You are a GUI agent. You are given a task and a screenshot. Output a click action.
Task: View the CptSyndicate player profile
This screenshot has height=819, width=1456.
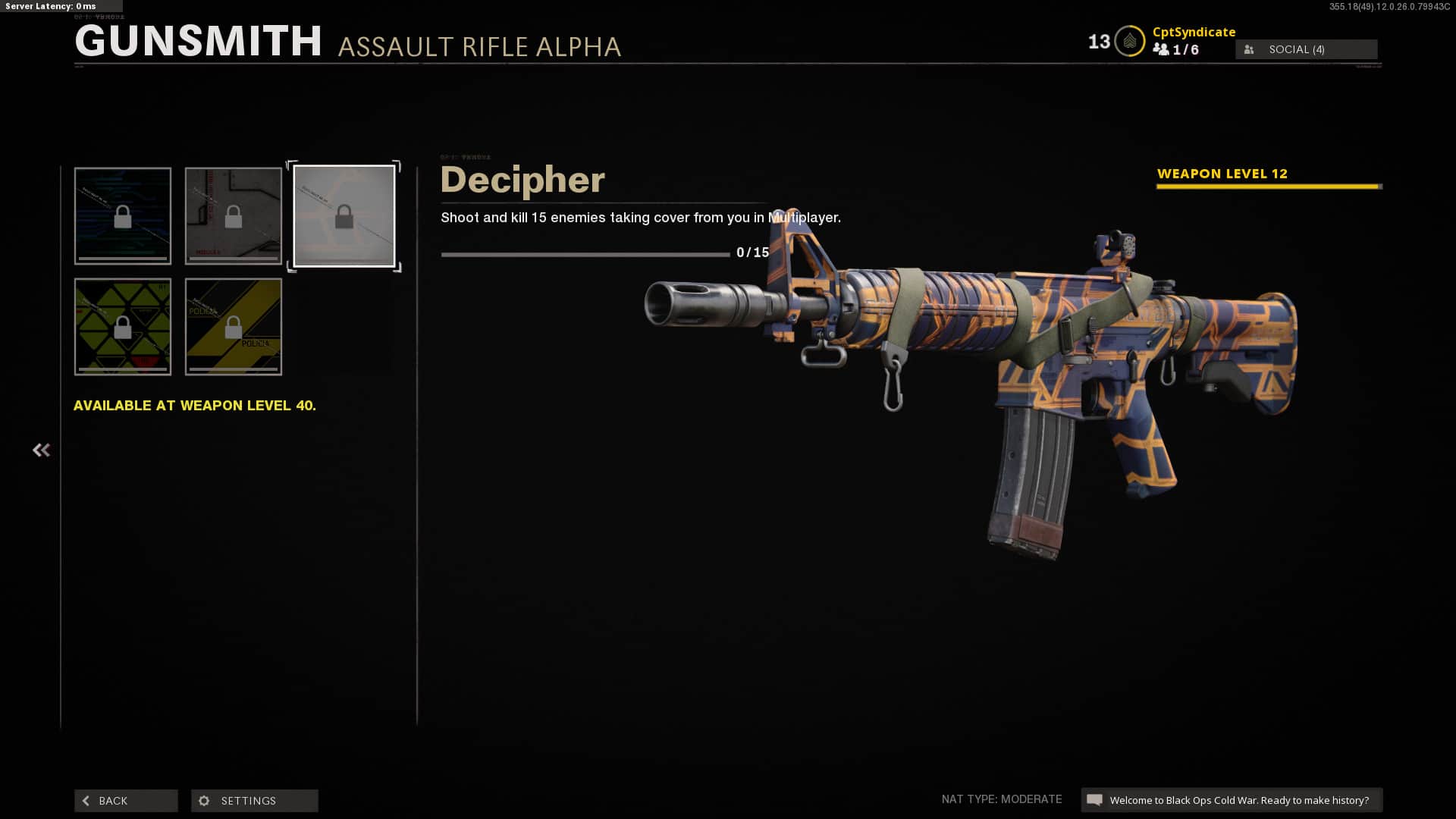(1194, 32)
